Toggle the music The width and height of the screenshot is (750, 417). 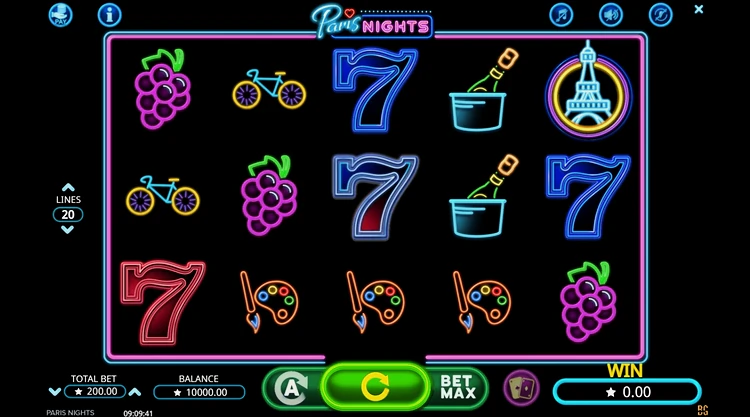coord(562,14)
